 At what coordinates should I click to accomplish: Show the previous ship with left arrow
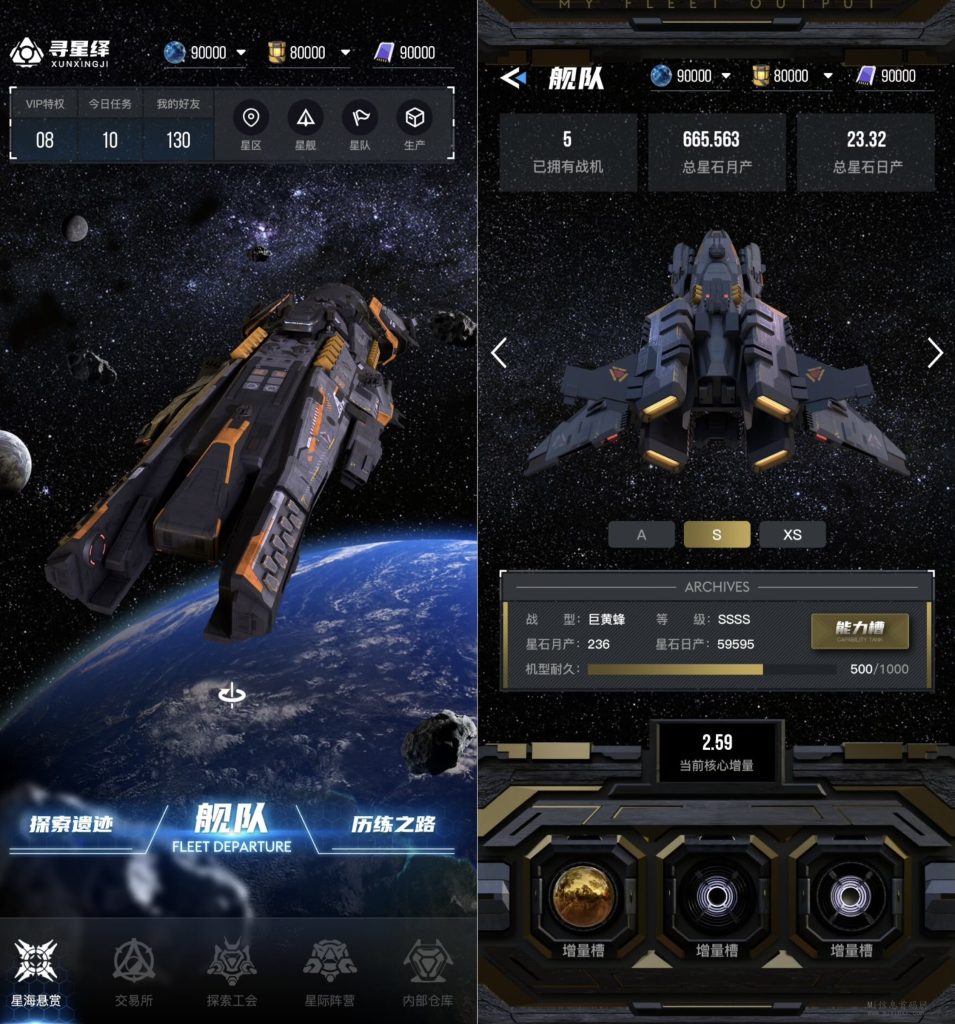click(x=499, y=352)
